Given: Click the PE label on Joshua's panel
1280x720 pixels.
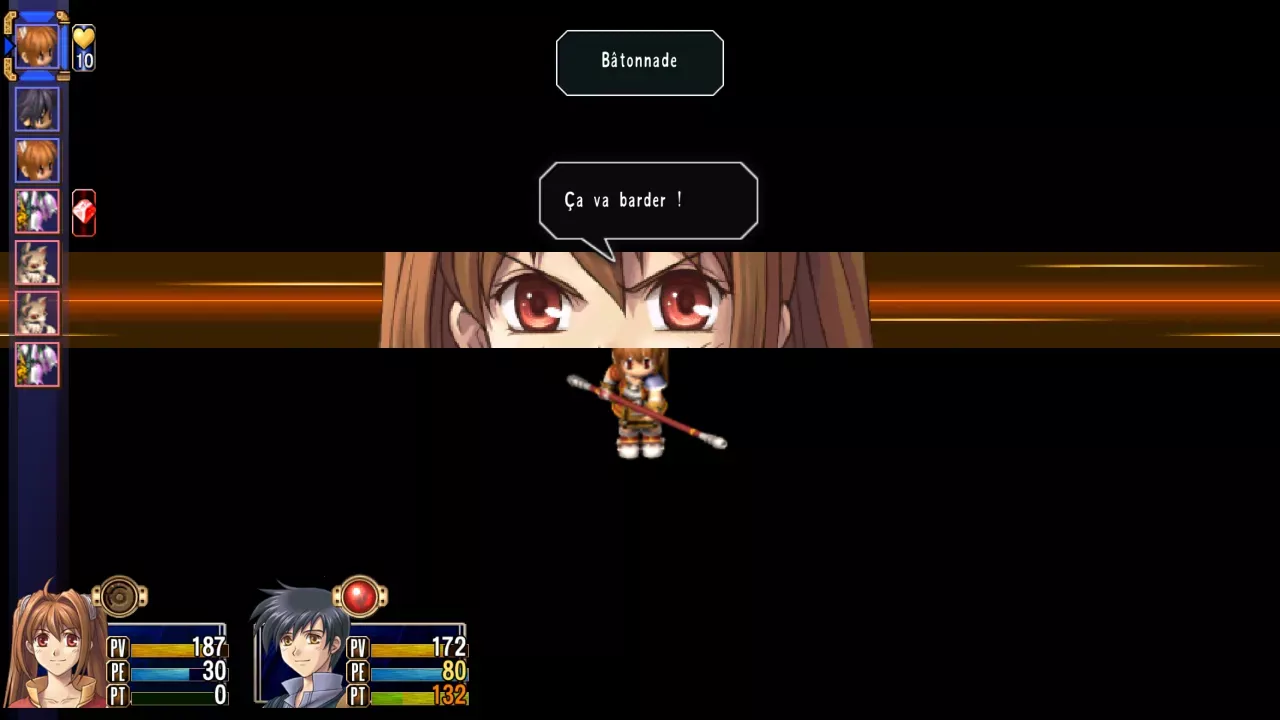Looking at the screenshot, I should pyautogui.click(x=357, y=672).
